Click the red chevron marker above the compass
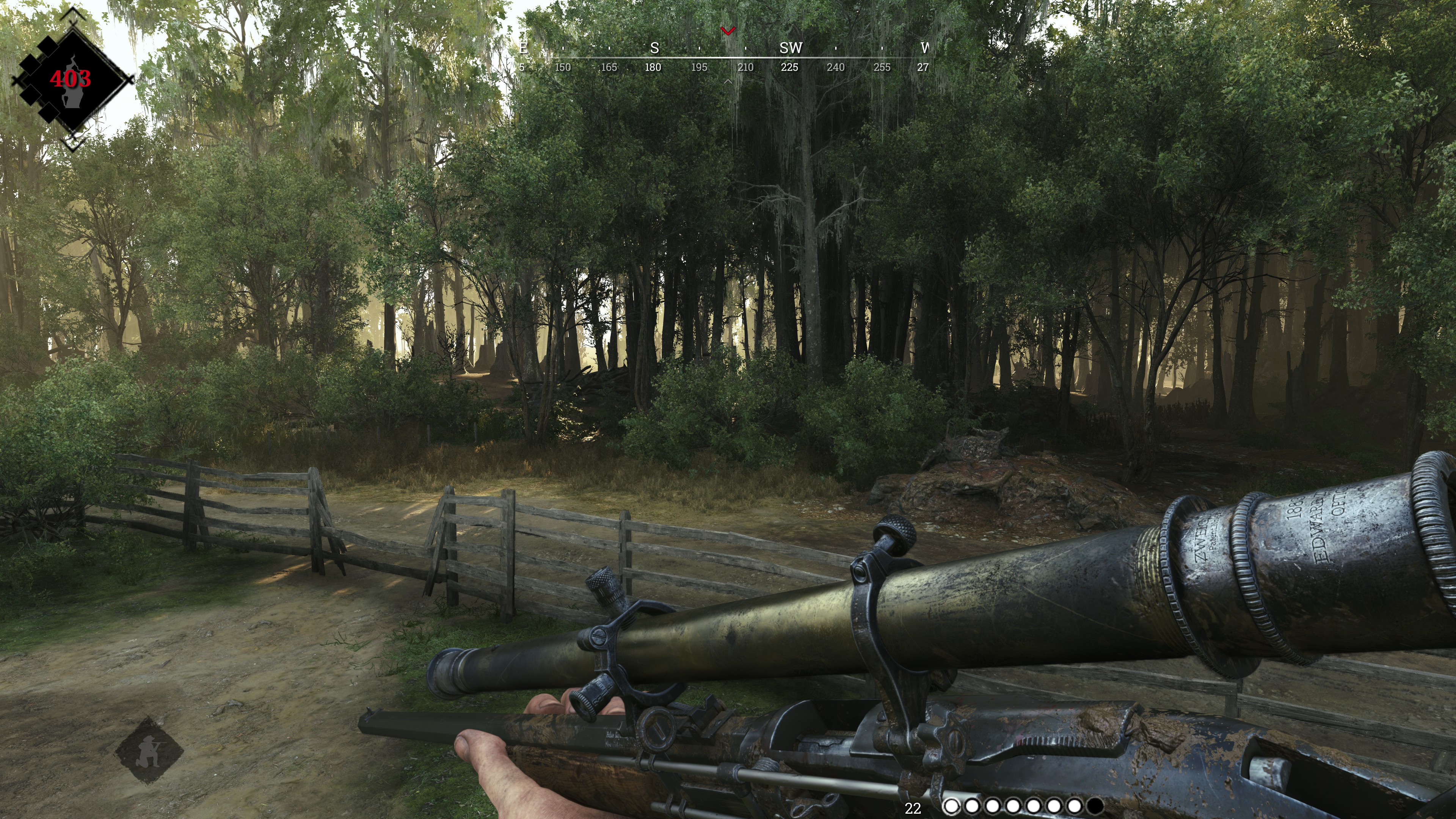The width and height of the screenshot is (1456, 819). [728, 31]
